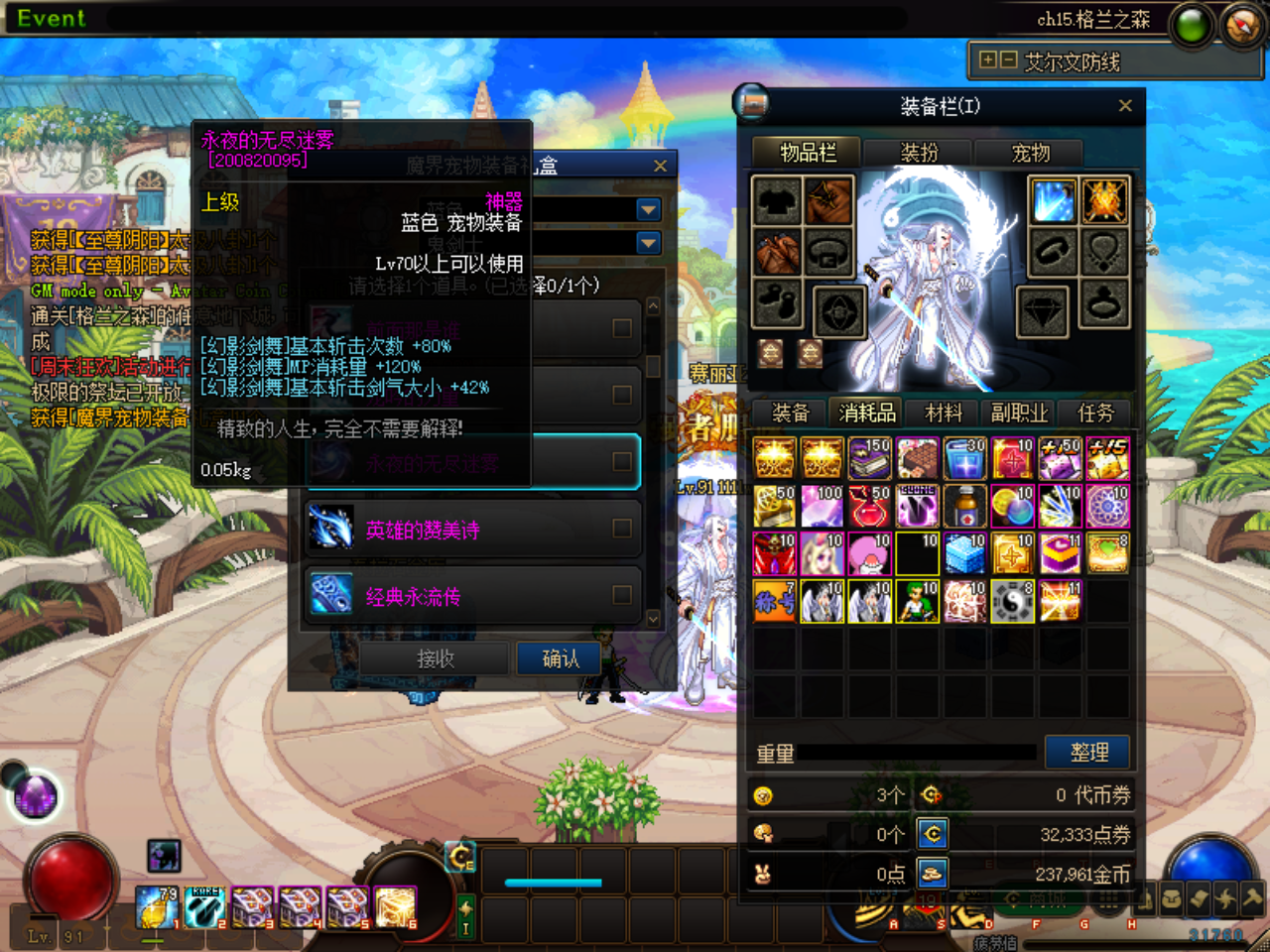Click the 称号 title item in the inventory grid
Viewport: 1270px width, 952px height.
(775, 601)
